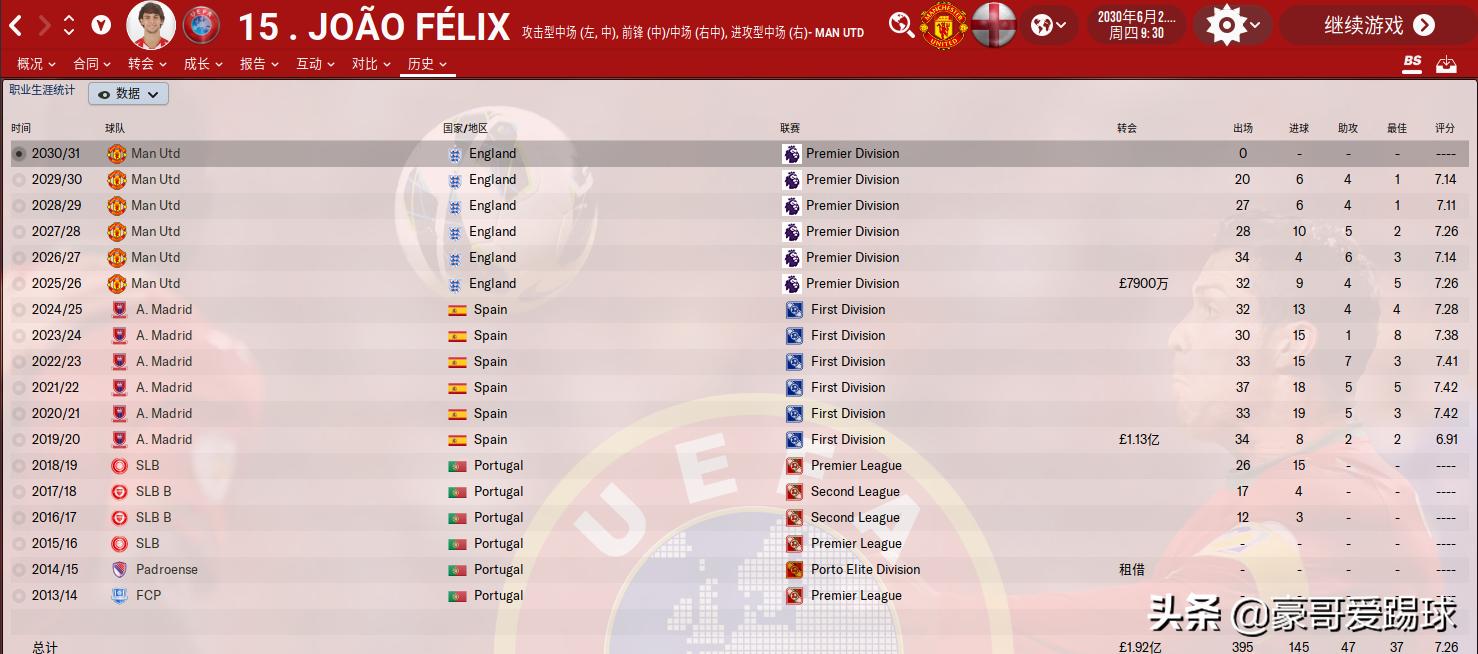Open the 成长 development menu
Image resolution: width=1478 pixels, height=654 pixels.
click(203, 64)
